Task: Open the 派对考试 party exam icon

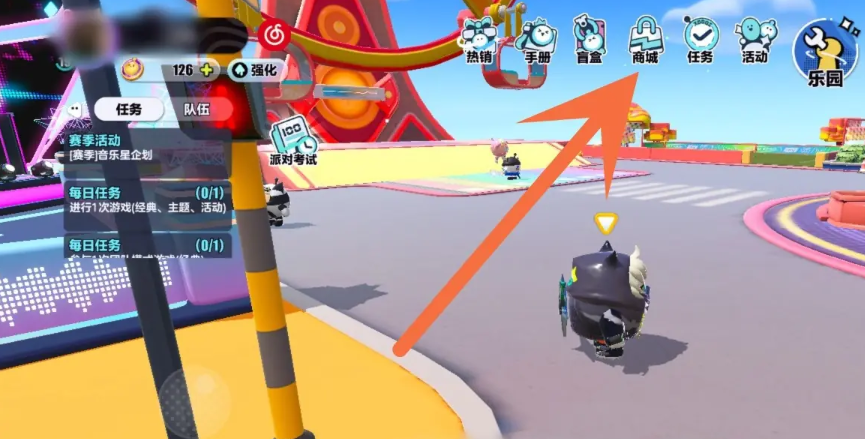Action: [x=293, y=139]
